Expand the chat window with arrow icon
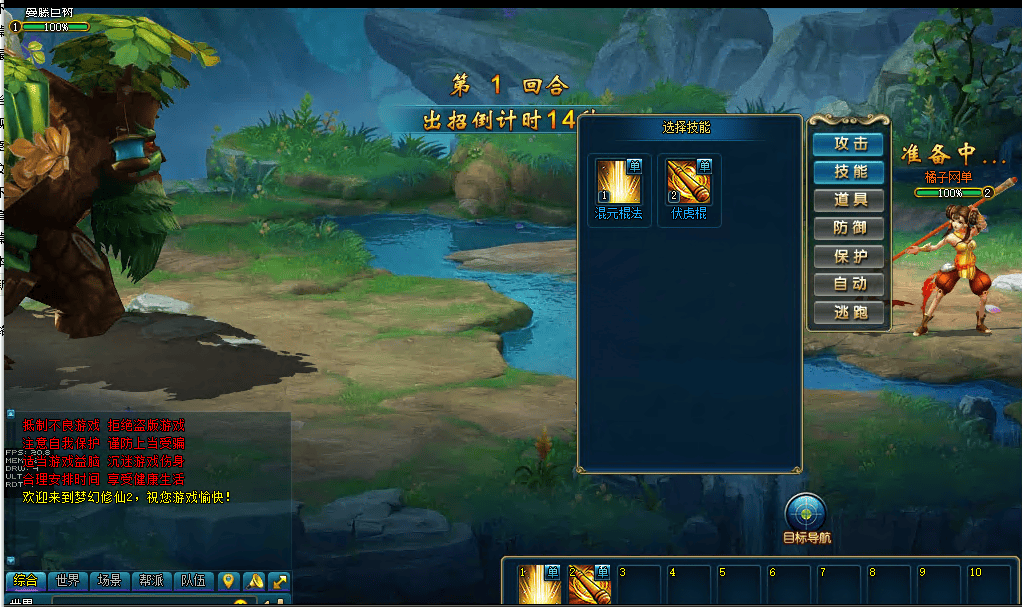 [280, 581]
